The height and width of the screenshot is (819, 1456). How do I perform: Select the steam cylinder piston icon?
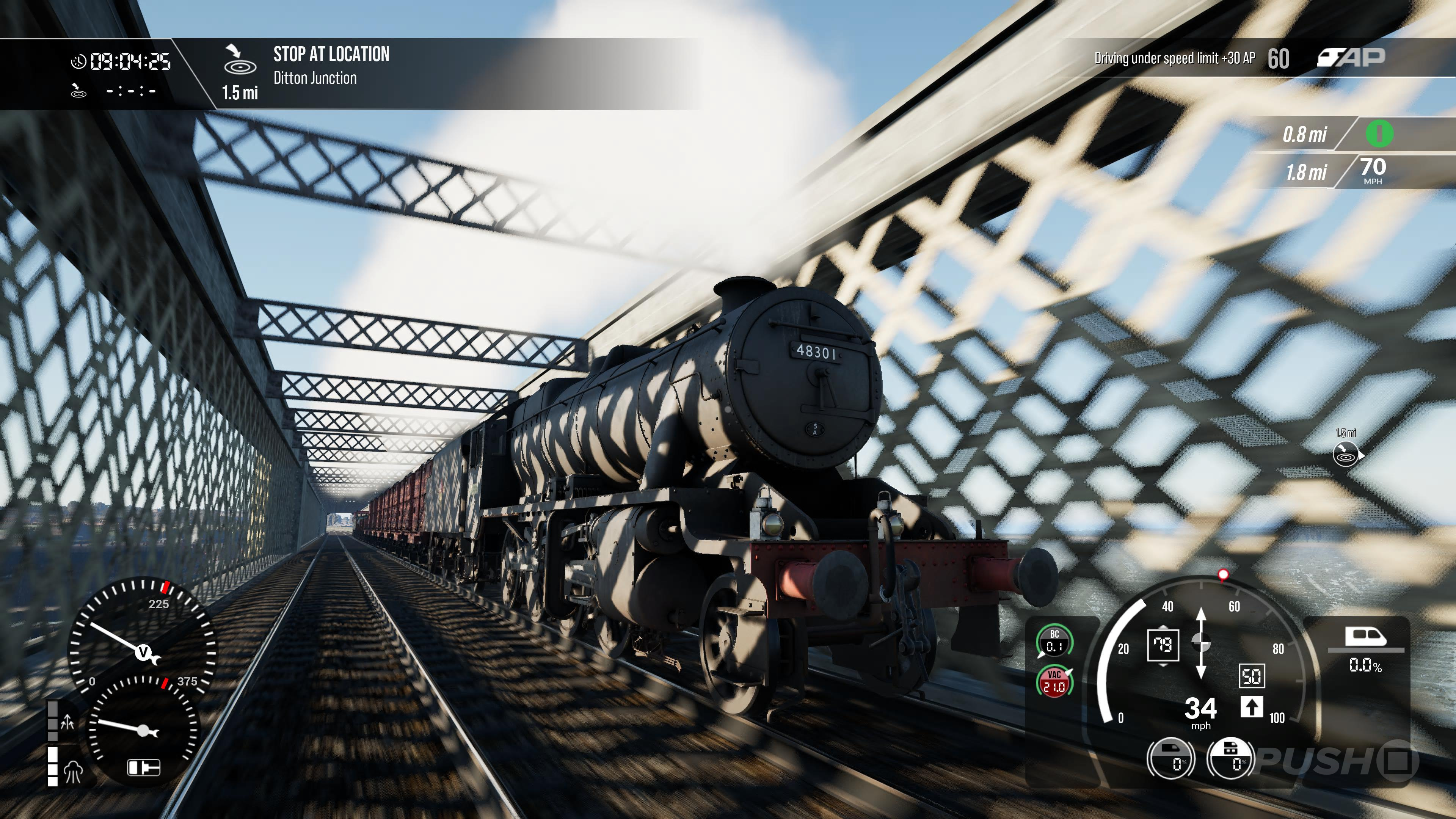(x=144, y=767)
